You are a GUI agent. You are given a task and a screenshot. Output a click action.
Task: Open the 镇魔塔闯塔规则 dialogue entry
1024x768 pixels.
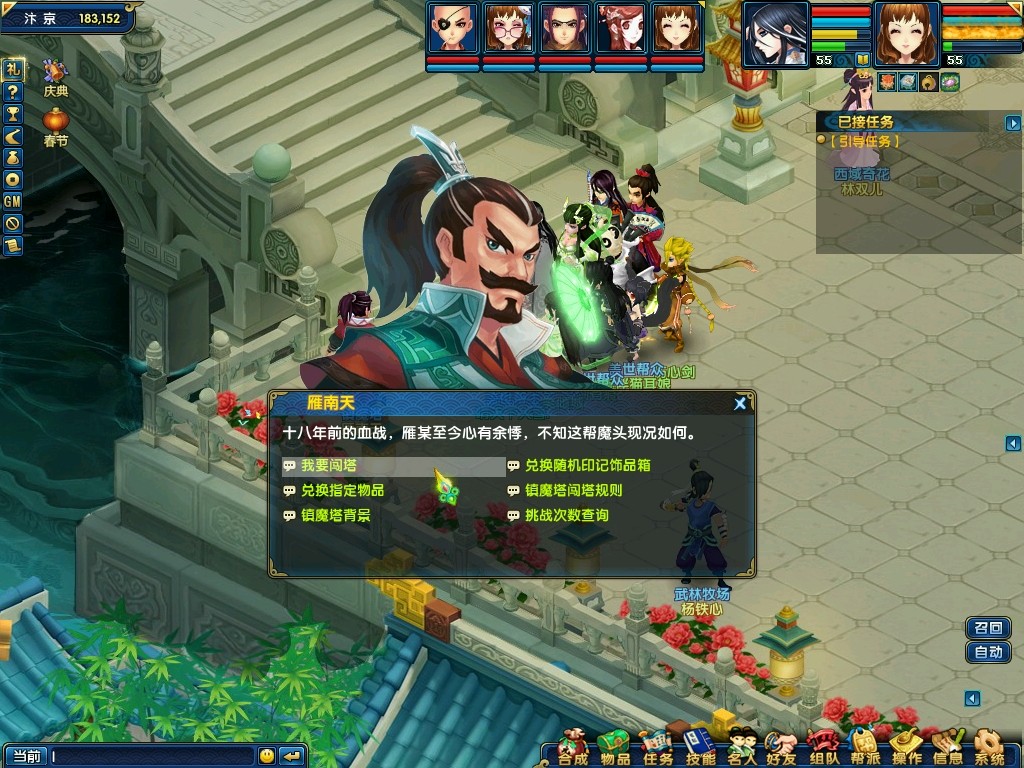(573, 491)
